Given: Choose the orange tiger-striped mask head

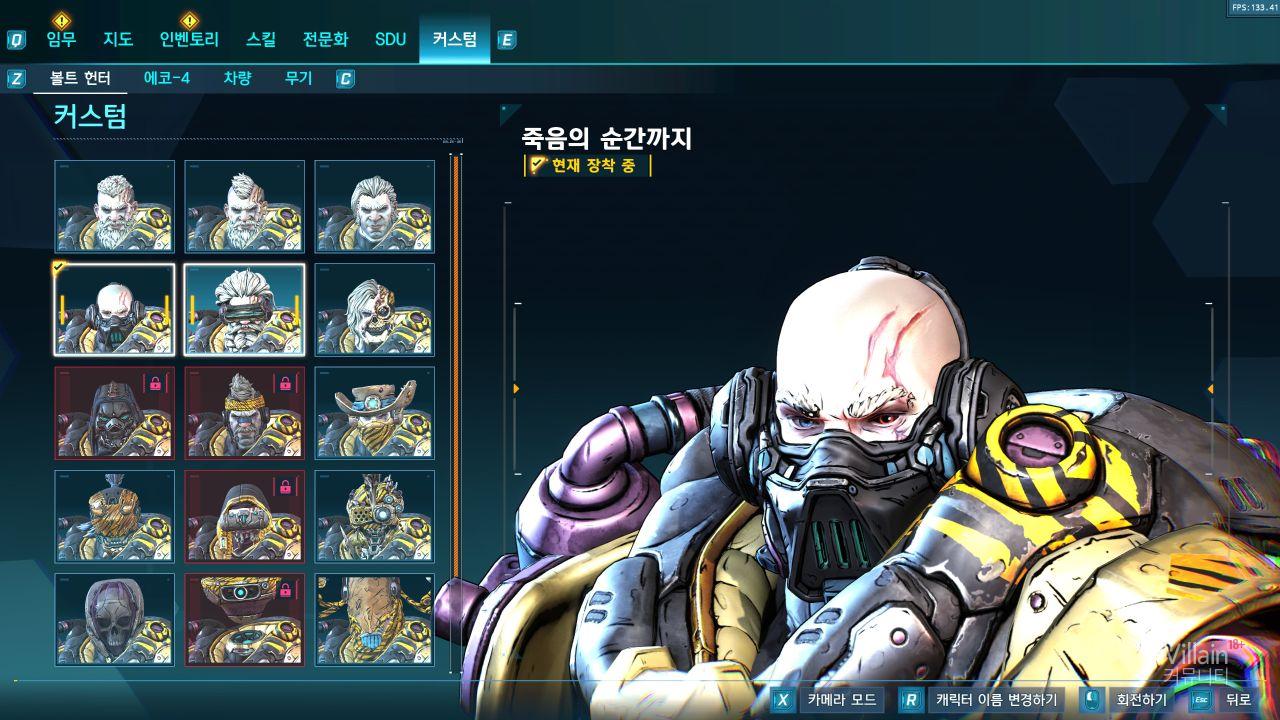Looking at the screenshot, I should click(x=114, y=516).
